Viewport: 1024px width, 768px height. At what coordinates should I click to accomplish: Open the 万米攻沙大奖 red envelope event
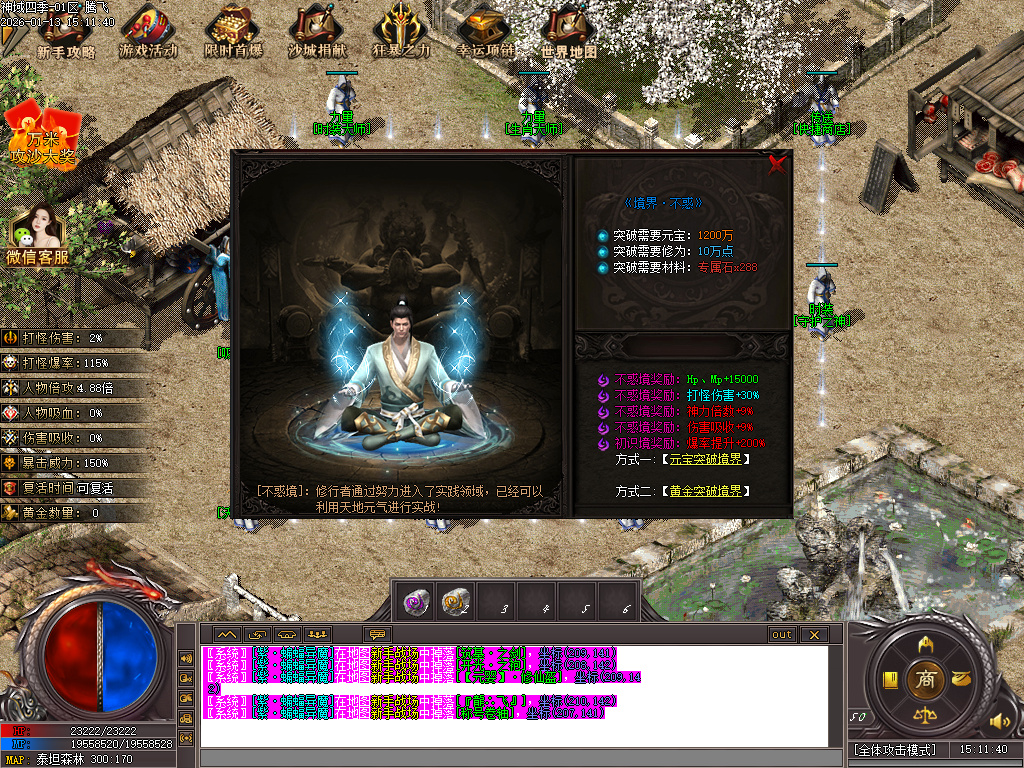point(42,135)
